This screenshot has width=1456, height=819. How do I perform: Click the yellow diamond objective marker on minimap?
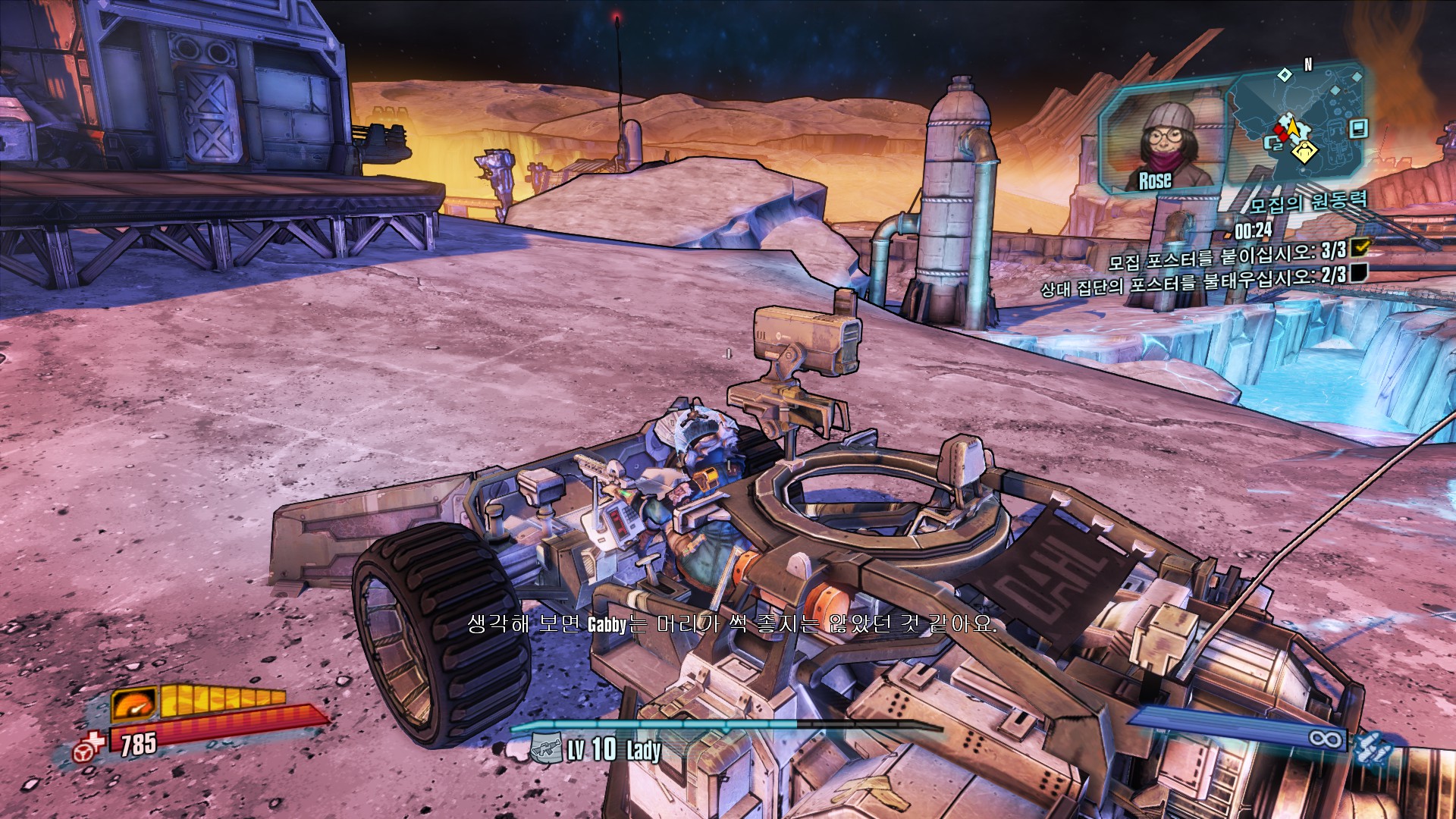tap(1304, 152)
